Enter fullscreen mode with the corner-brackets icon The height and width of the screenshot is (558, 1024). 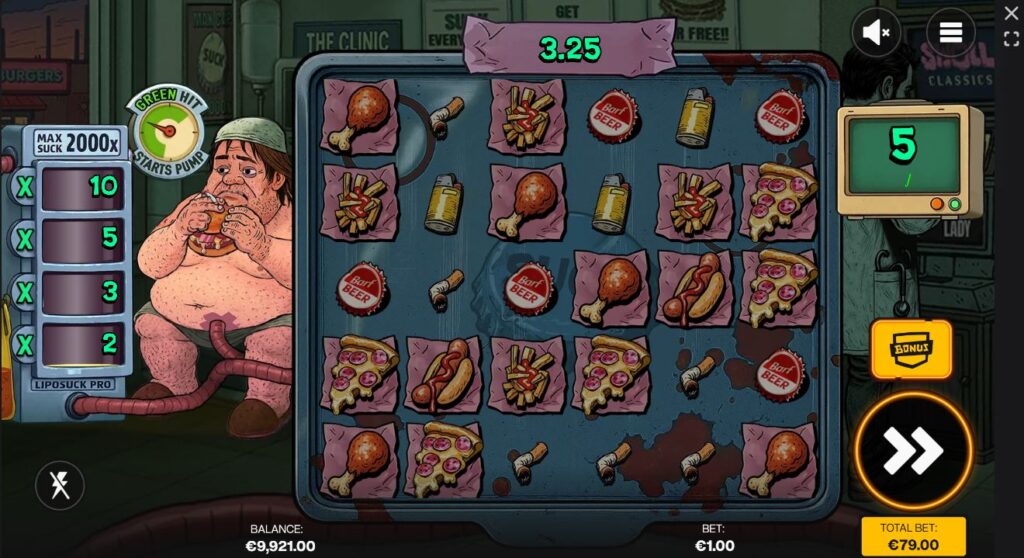click(x=1011, y=39)
